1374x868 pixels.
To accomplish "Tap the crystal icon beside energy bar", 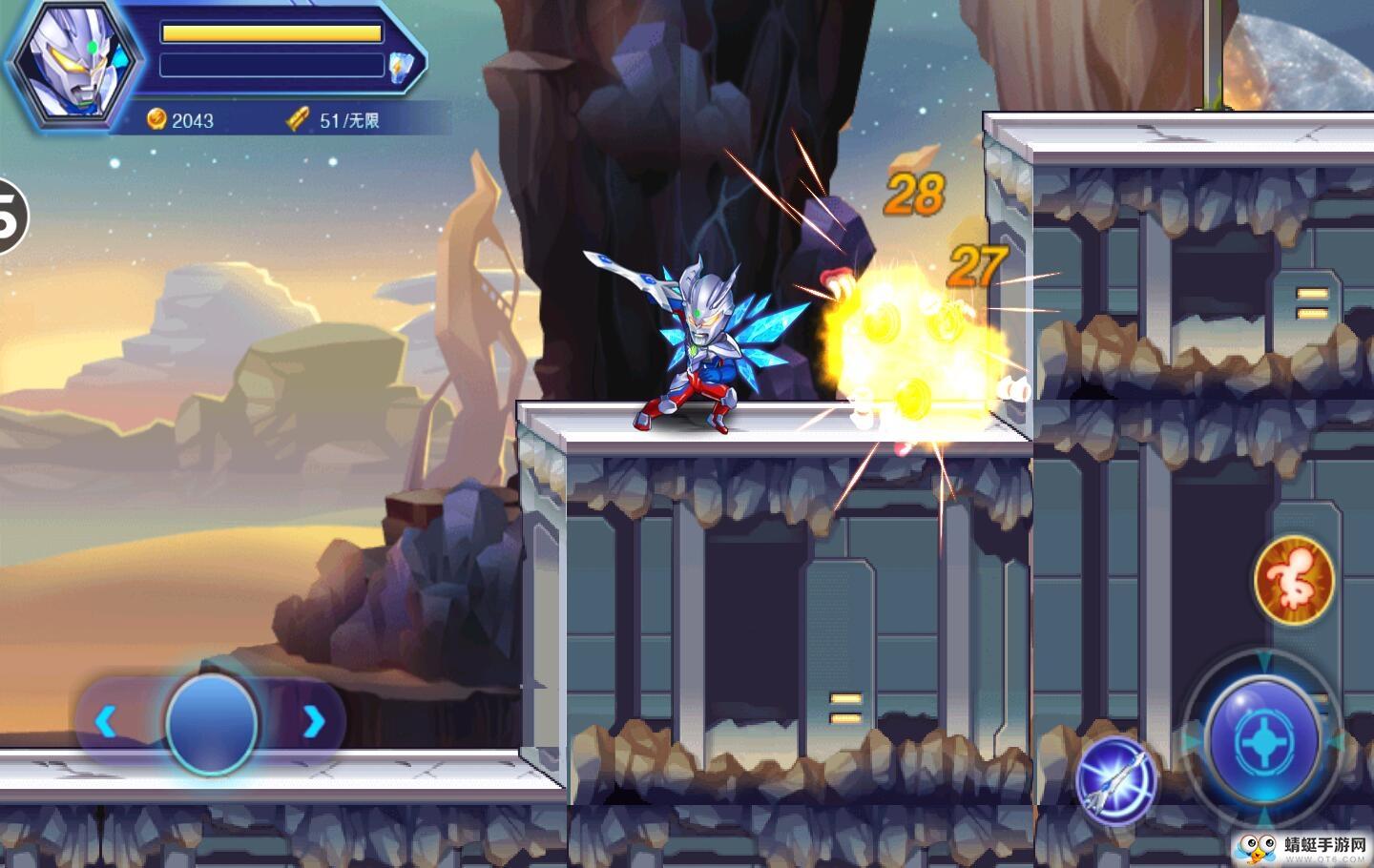I will coord(399,65).
